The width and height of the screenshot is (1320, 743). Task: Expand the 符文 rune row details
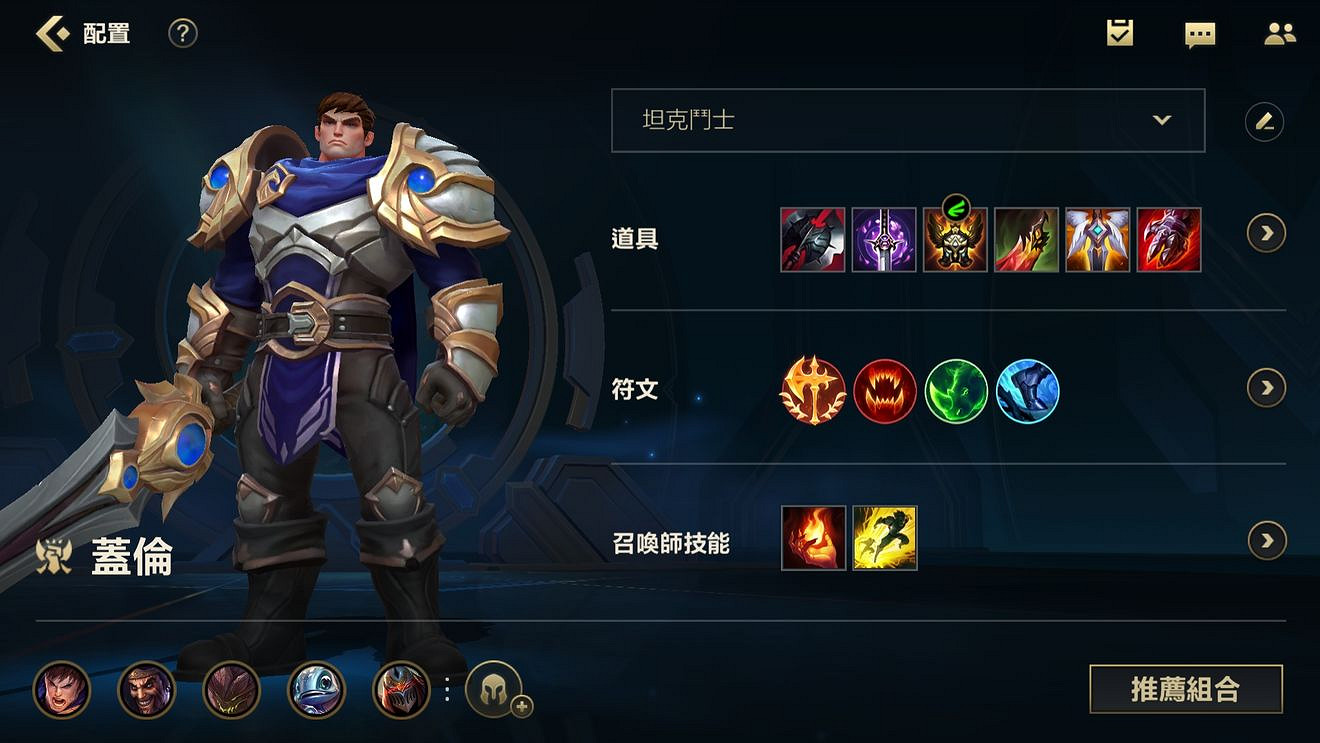(x=1266, y=389)
